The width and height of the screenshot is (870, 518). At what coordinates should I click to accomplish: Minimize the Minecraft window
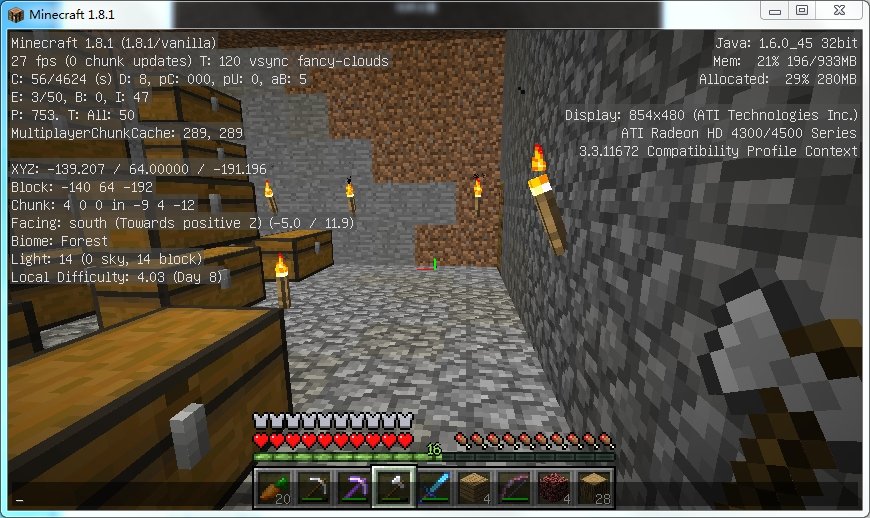coord(774,10)
